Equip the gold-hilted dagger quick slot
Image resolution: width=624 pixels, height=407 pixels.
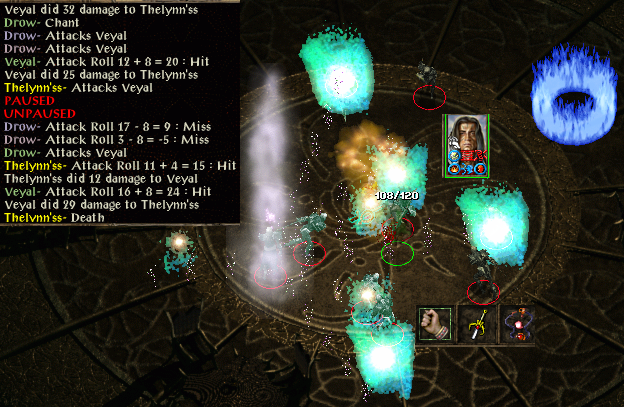click(x=476, y=325)
